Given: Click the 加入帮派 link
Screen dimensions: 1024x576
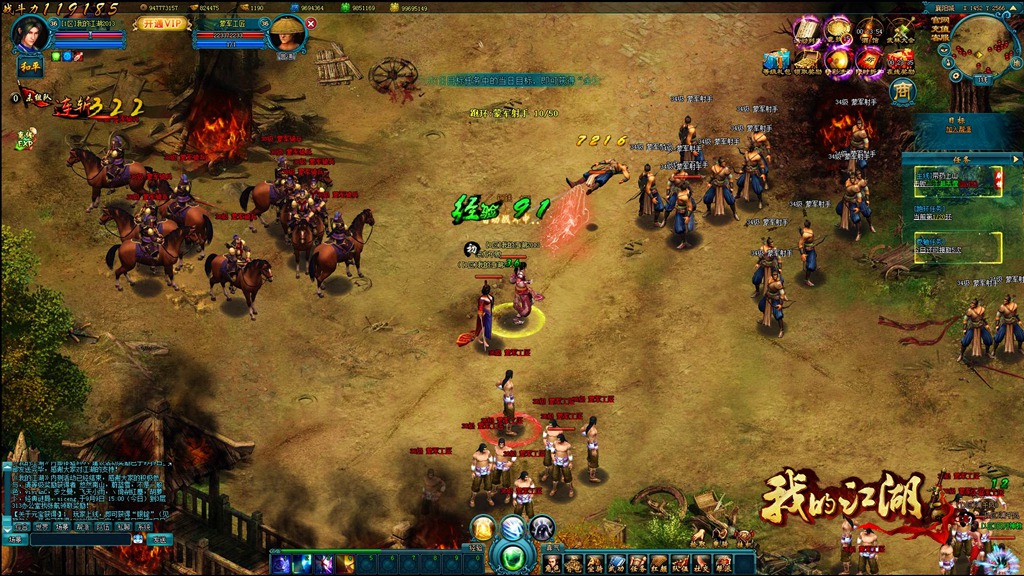Looking at the screenshot, I should (x=960, y=129).
